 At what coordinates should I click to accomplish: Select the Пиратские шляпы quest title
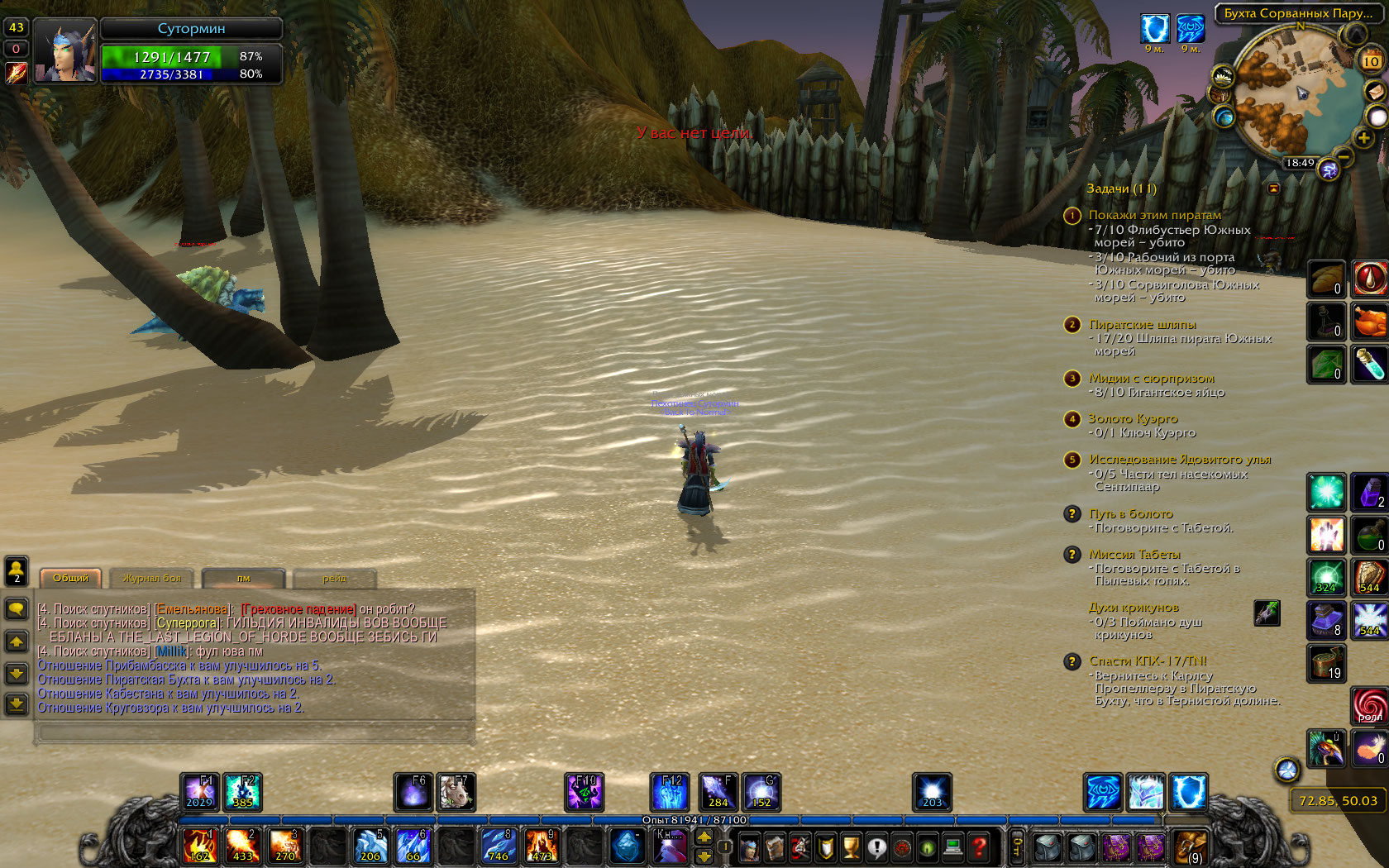1142,324
